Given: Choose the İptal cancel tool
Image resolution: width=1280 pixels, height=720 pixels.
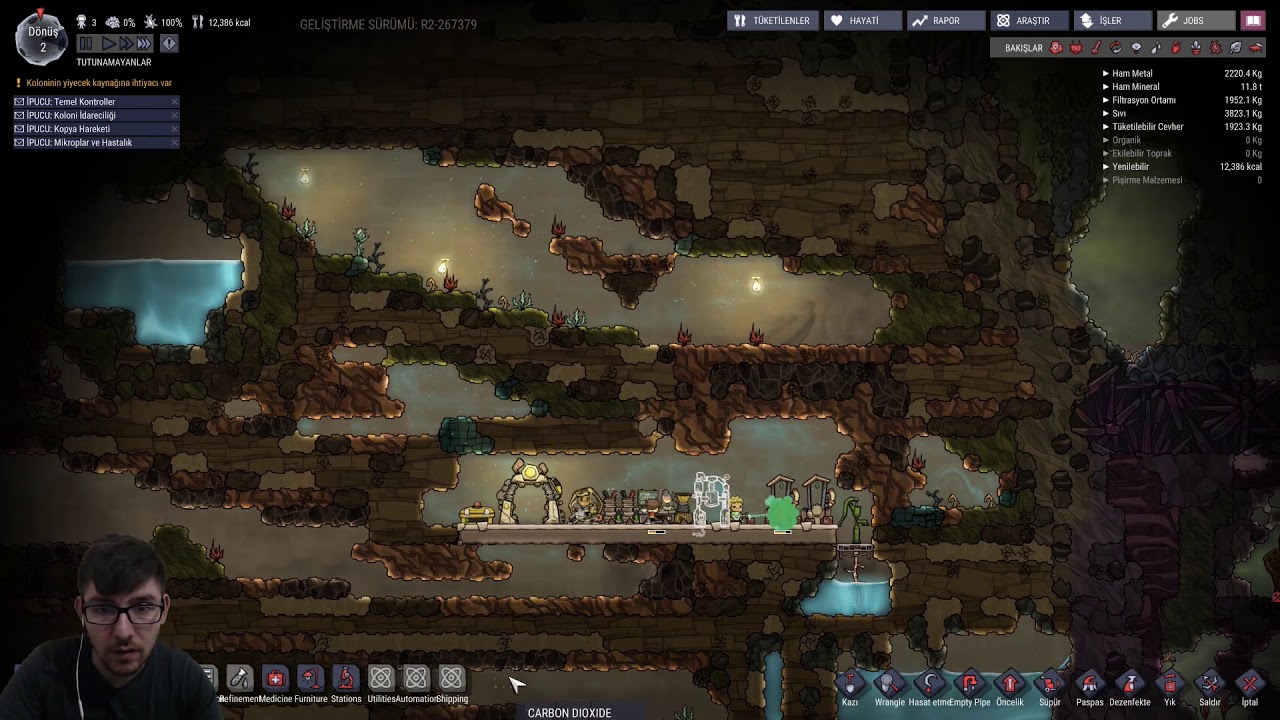Looking at the screenshot, I should [x=1249, y=685].
